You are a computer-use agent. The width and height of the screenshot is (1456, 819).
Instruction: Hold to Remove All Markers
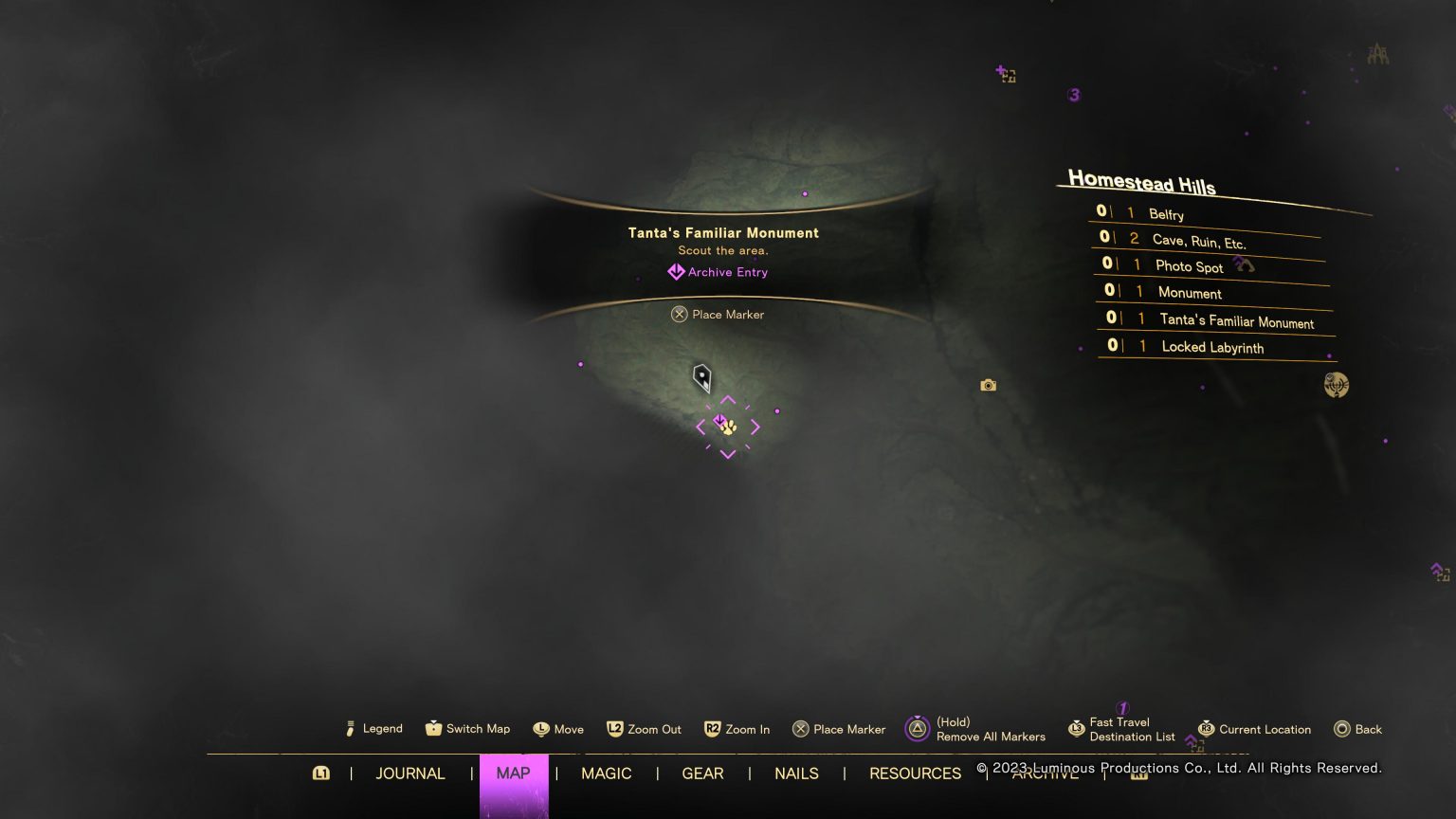coord(917,728)
